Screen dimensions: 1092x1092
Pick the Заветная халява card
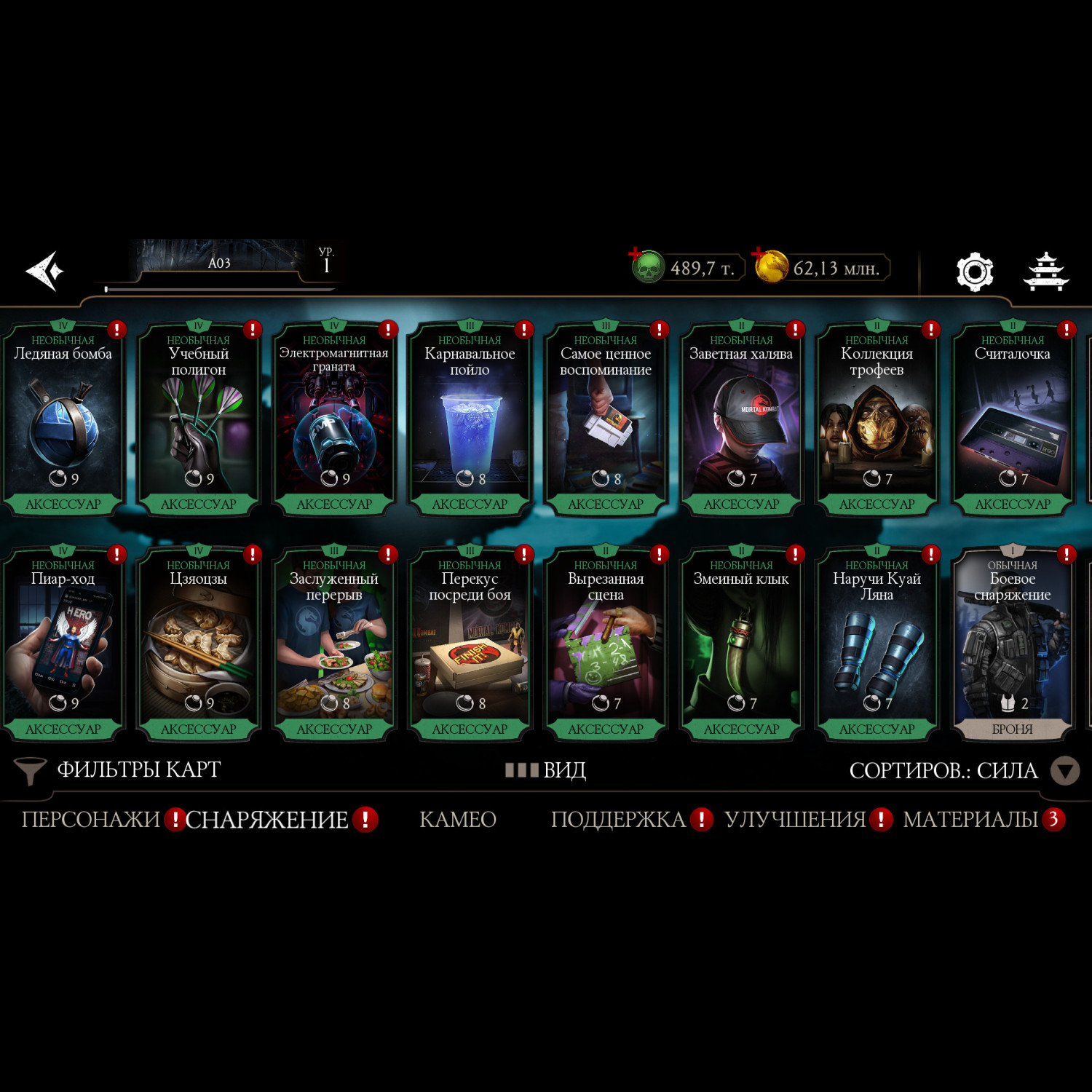point(741,419)
